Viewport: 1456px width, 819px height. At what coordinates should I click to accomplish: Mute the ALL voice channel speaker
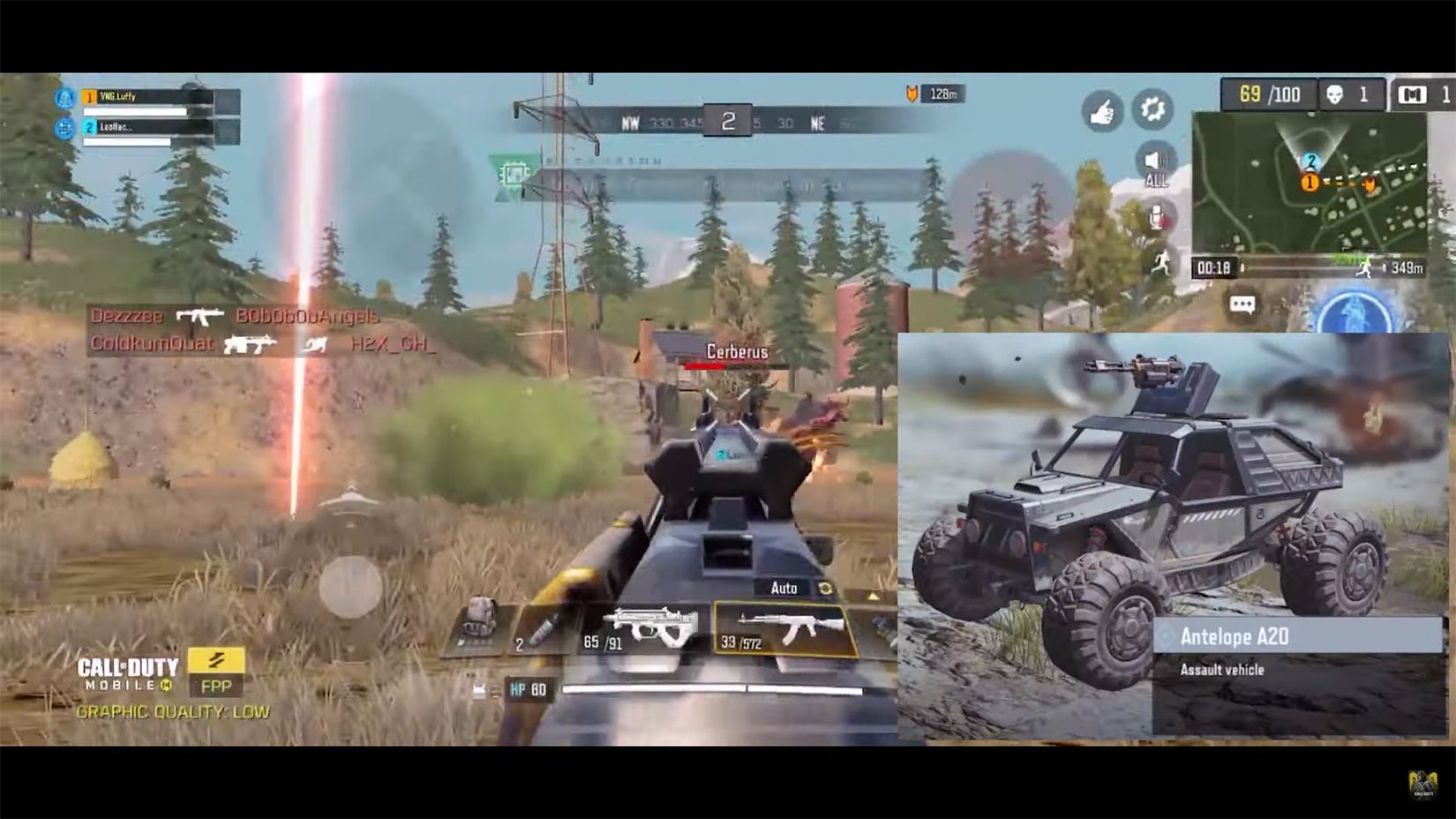click(1155, 163)
